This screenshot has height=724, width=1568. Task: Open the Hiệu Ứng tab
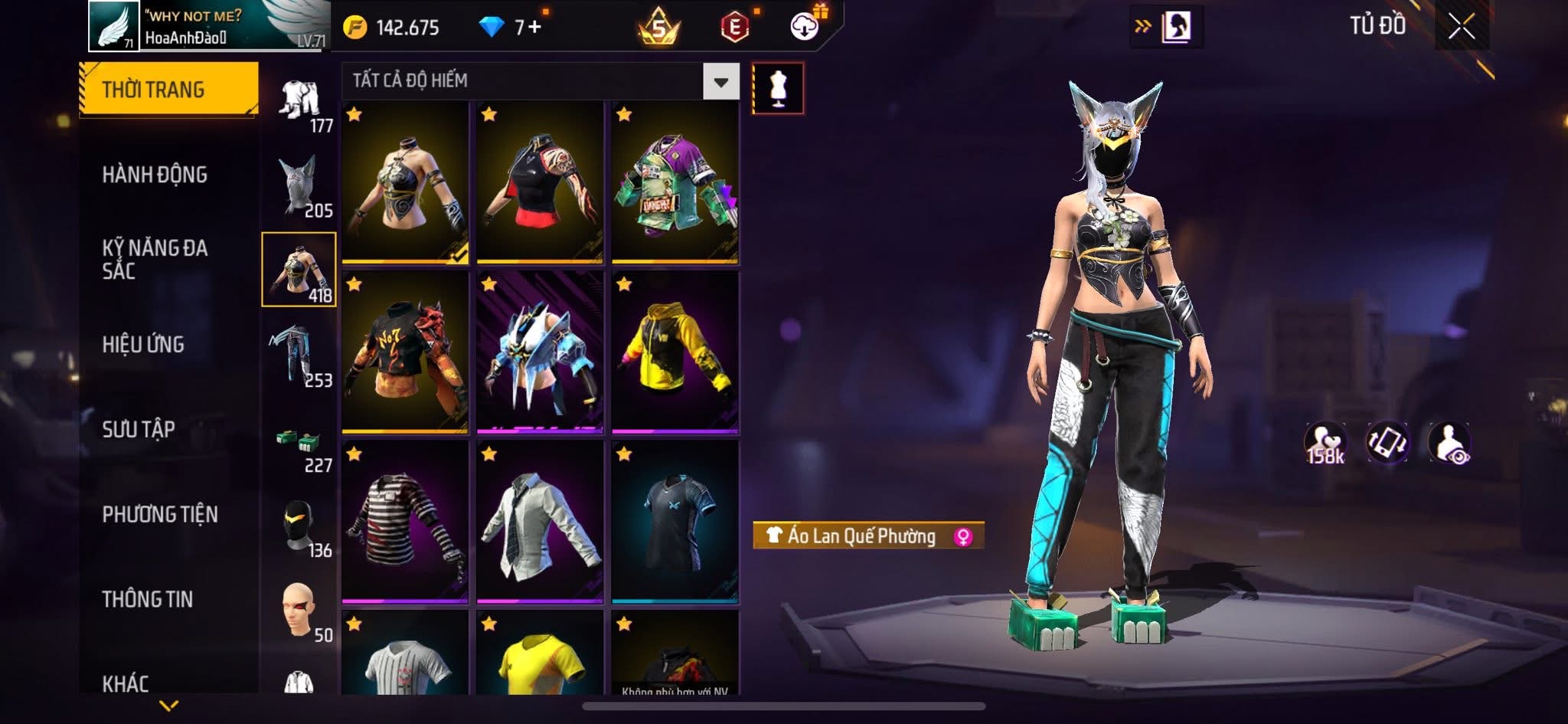(143, 344)
